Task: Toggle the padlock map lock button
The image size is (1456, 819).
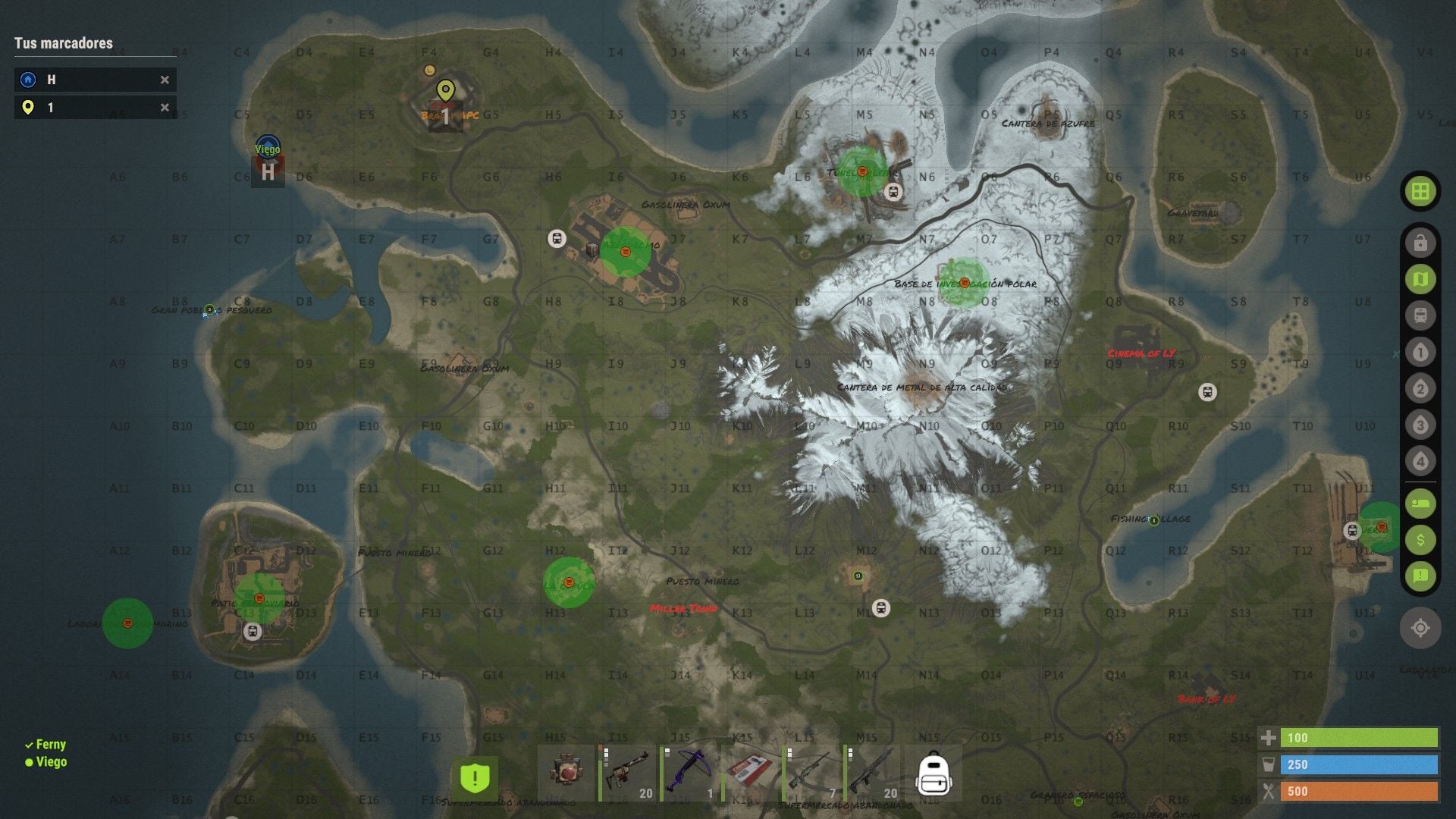Action: pos(1420,243)
